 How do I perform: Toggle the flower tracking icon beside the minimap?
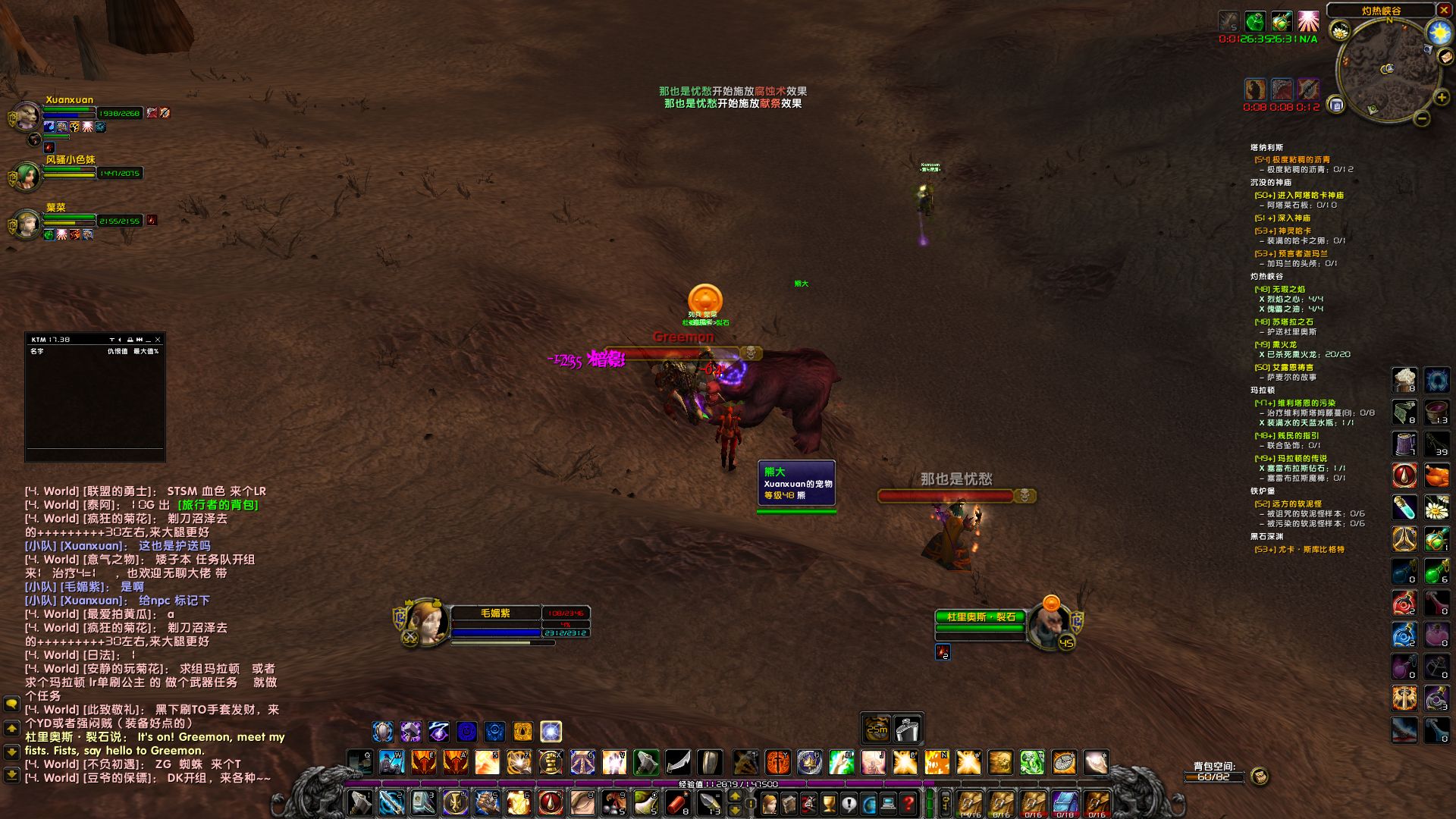[x=1341, y=30]
